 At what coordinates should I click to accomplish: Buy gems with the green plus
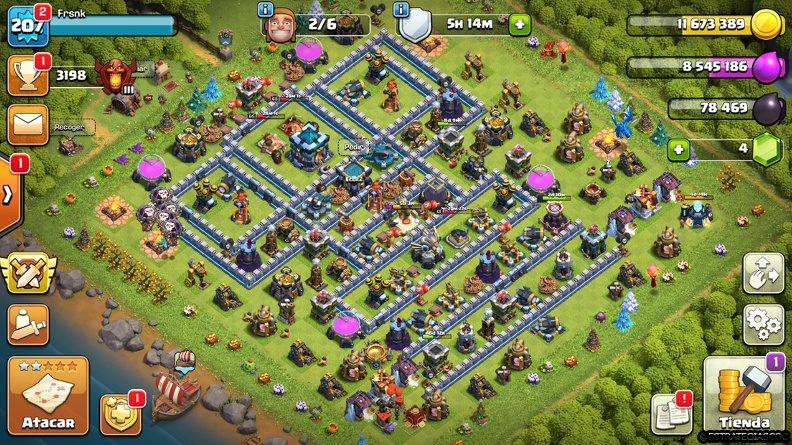point(679,149)
